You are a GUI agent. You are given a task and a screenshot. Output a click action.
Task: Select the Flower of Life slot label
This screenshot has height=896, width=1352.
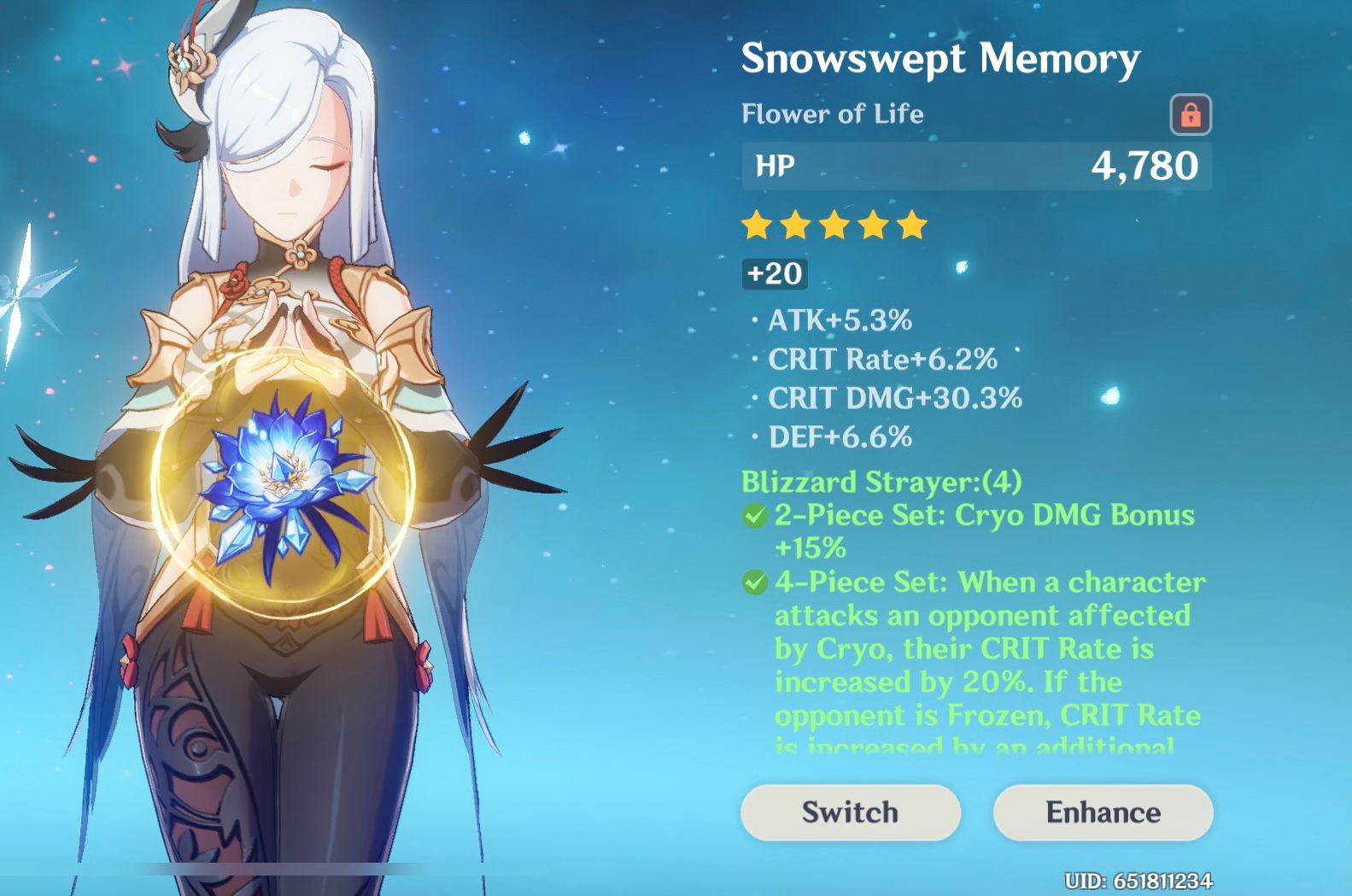(x=831, y=114)
